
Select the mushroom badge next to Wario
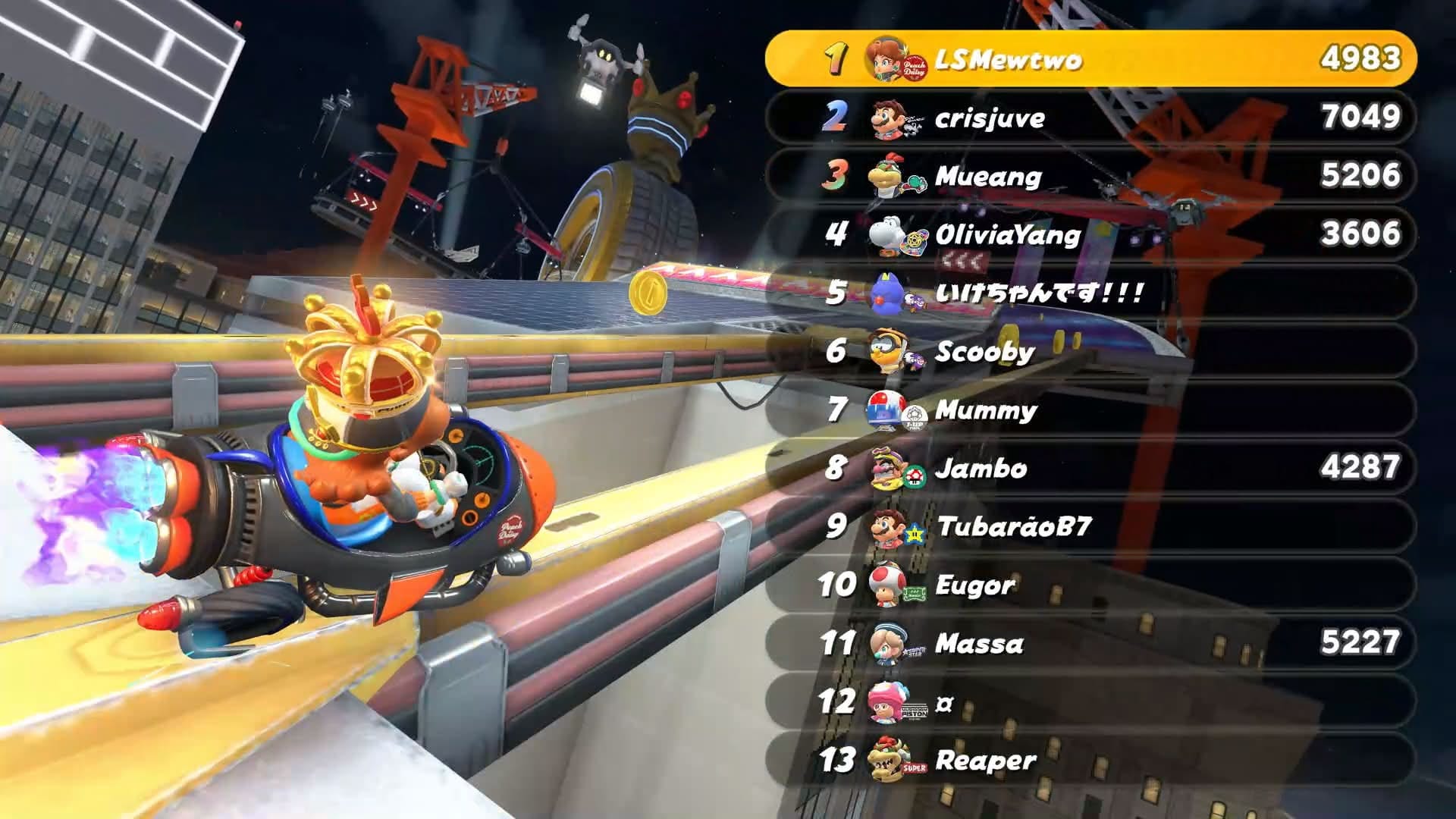tap(915, 478)
